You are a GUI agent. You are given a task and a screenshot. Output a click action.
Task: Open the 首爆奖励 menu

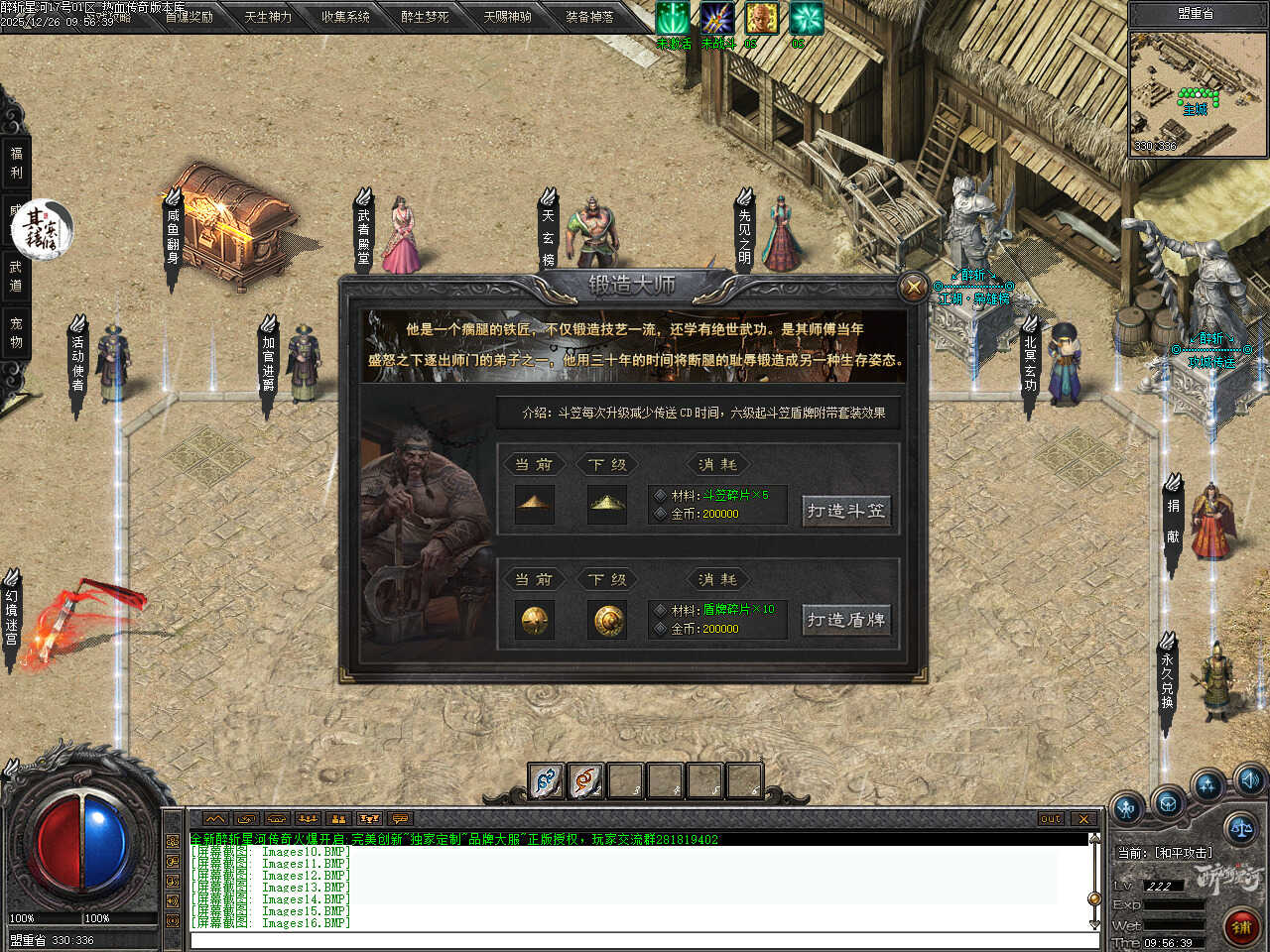tap(189, 17)
